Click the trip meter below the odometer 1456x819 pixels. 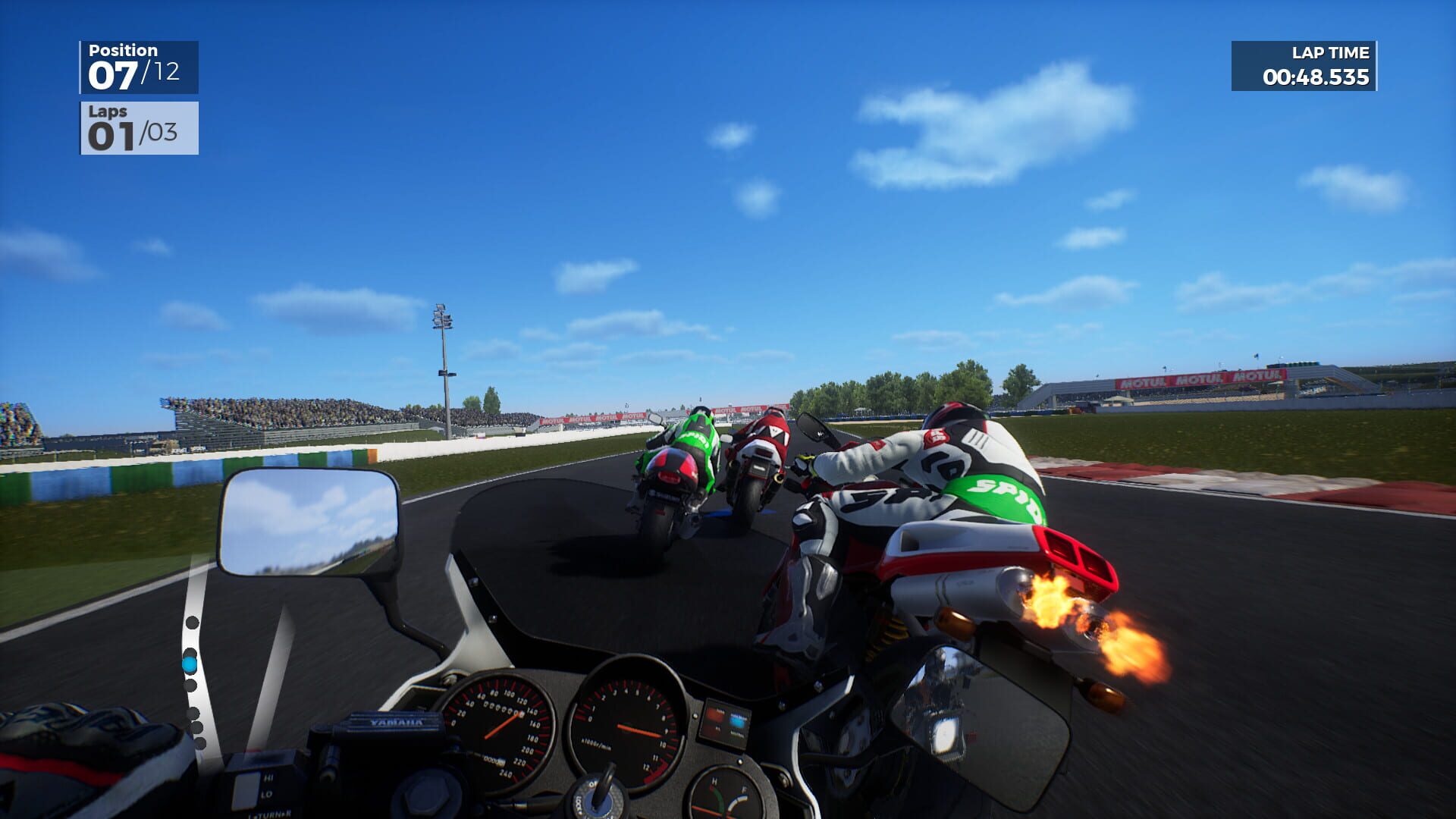(494, 761)
